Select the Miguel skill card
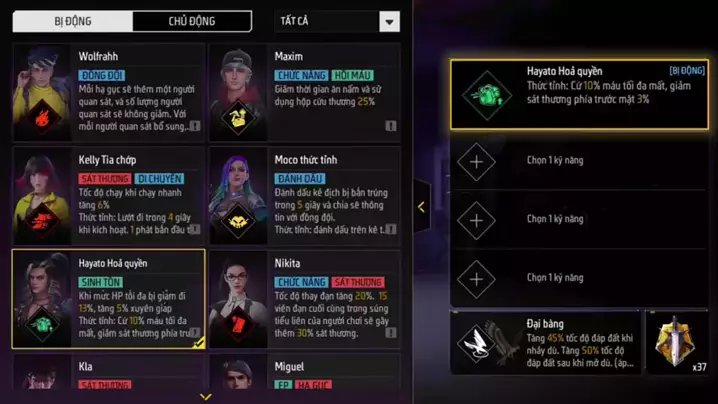Viewport: 718px width, 404px height. (x=304, y=375)
